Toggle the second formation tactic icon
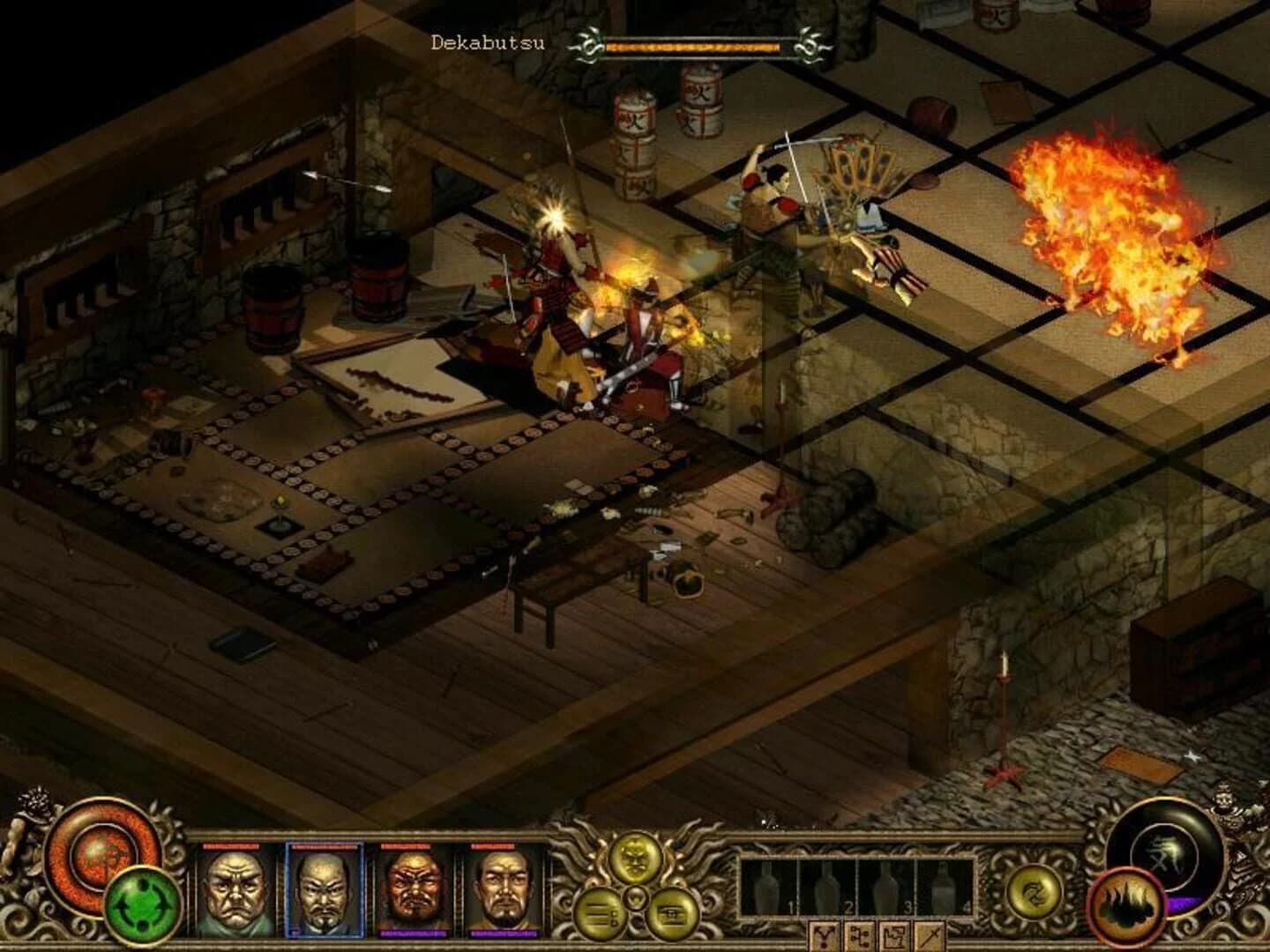This screenshot has height=952, width=1270. (861, 936)
